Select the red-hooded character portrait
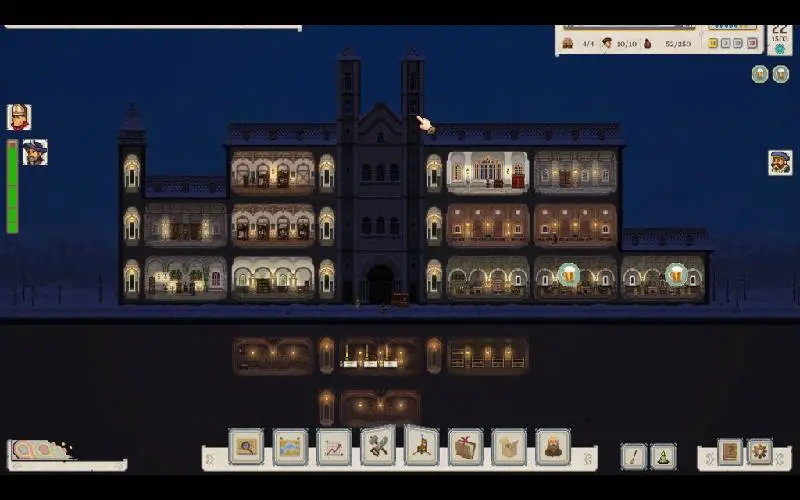 [x=19, y=117]
